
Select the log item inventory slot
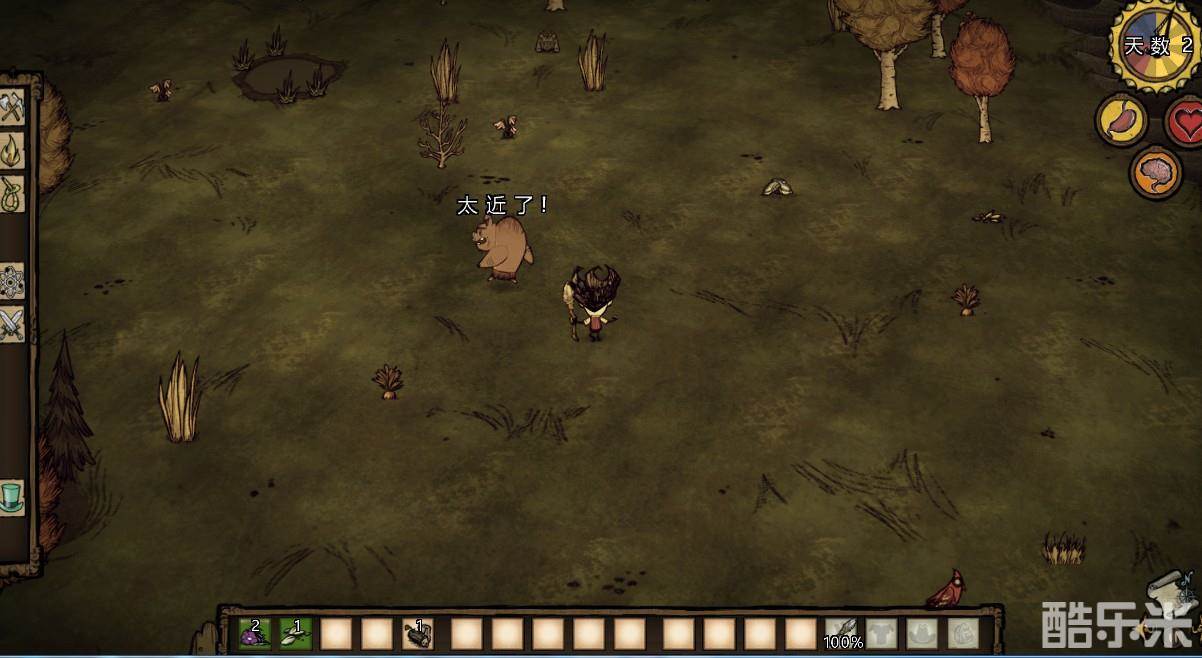click(418, 633)
